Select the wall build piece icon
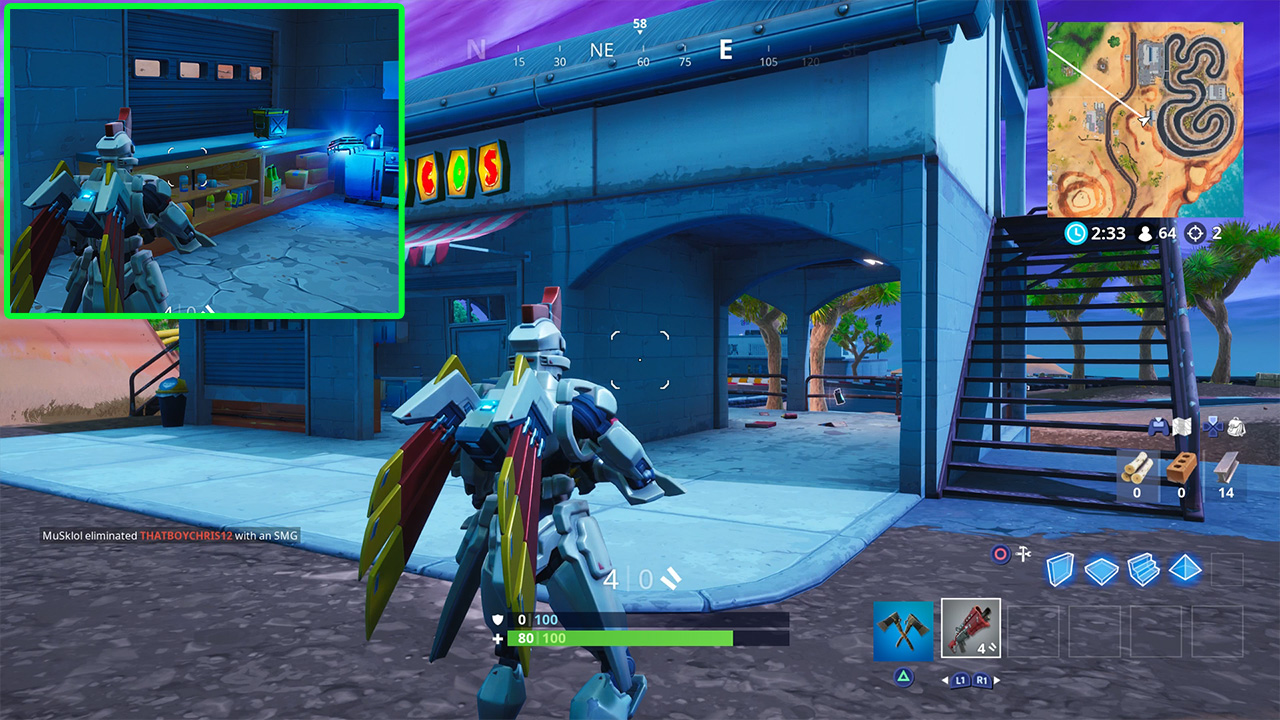 [x=1061, y=568]
